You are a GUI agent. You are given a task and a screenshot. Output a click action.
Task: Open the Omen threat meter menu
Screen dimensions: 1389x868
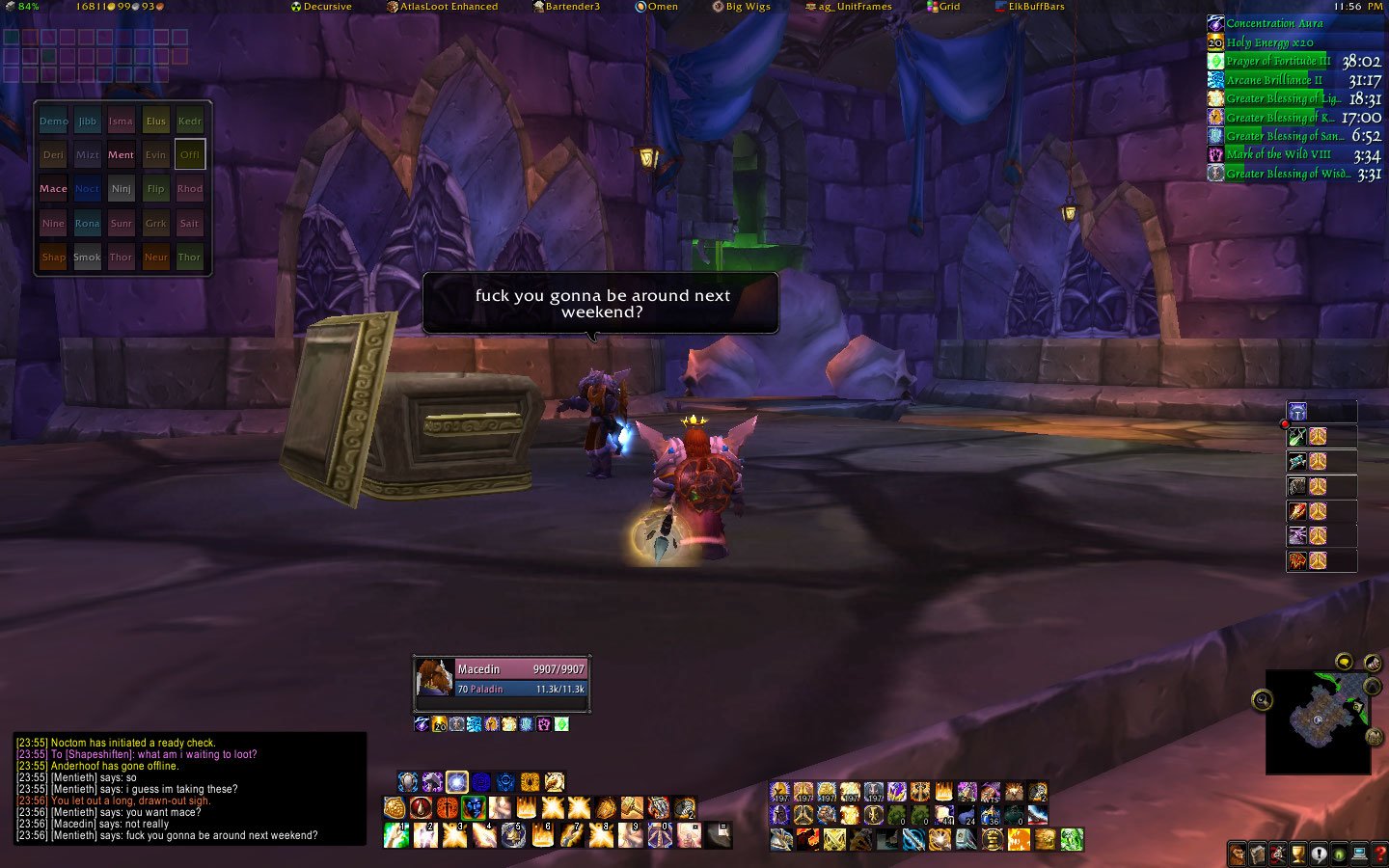[x=657, y=7]
